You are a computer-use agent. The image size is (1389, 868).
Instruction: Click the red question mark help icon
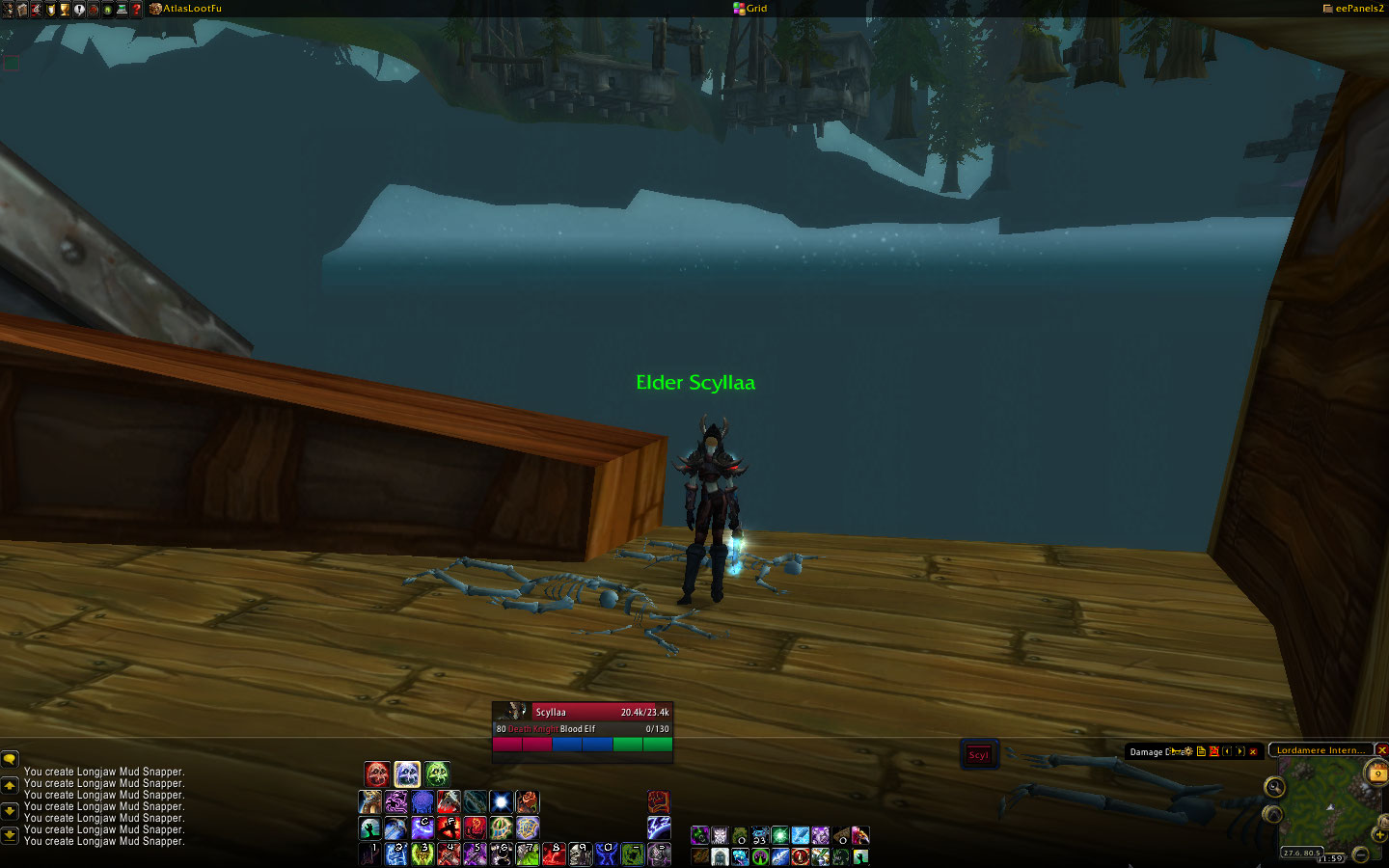click(x=136, y=9)
